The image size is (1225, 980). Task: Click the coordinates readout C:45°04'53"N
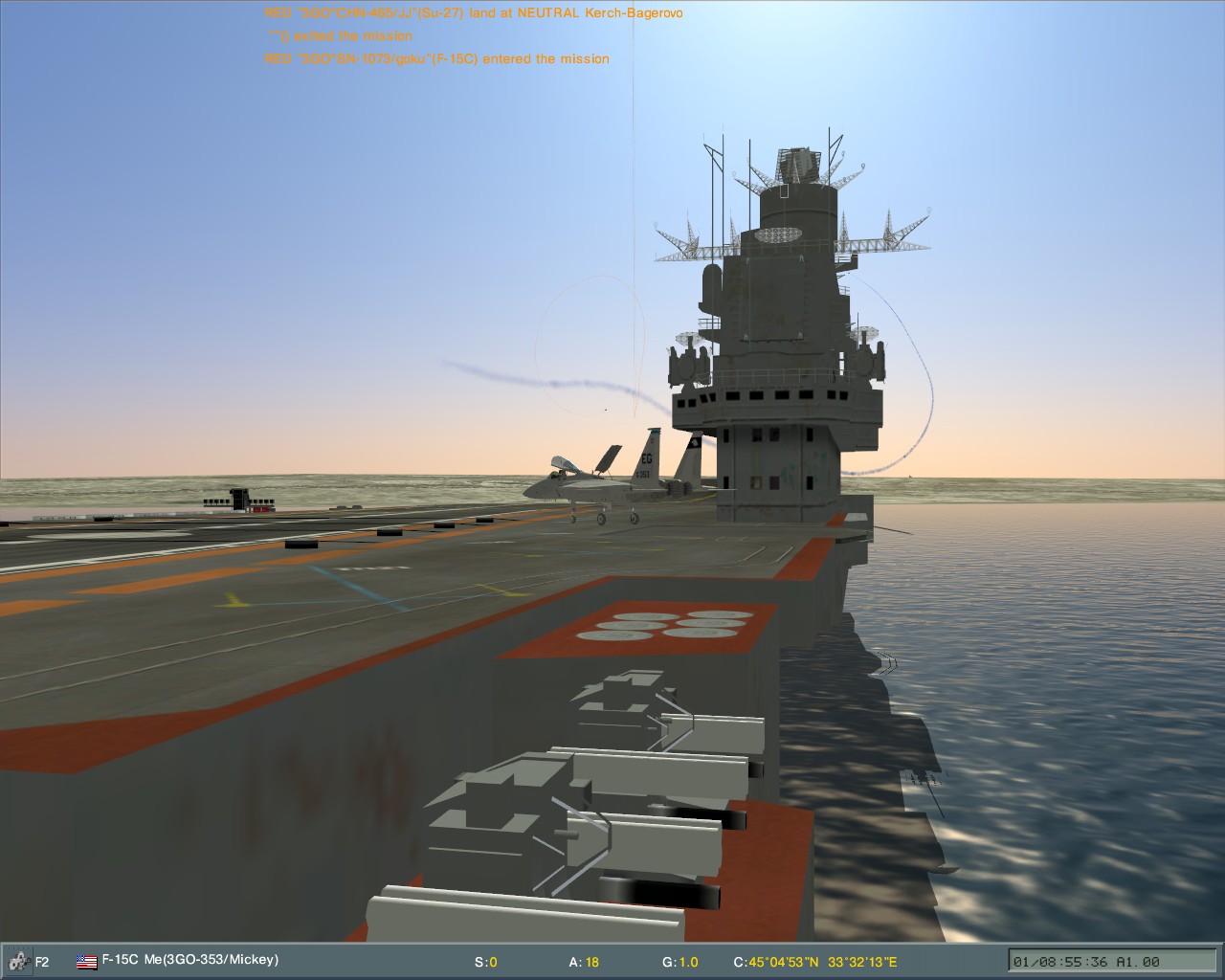777,963
